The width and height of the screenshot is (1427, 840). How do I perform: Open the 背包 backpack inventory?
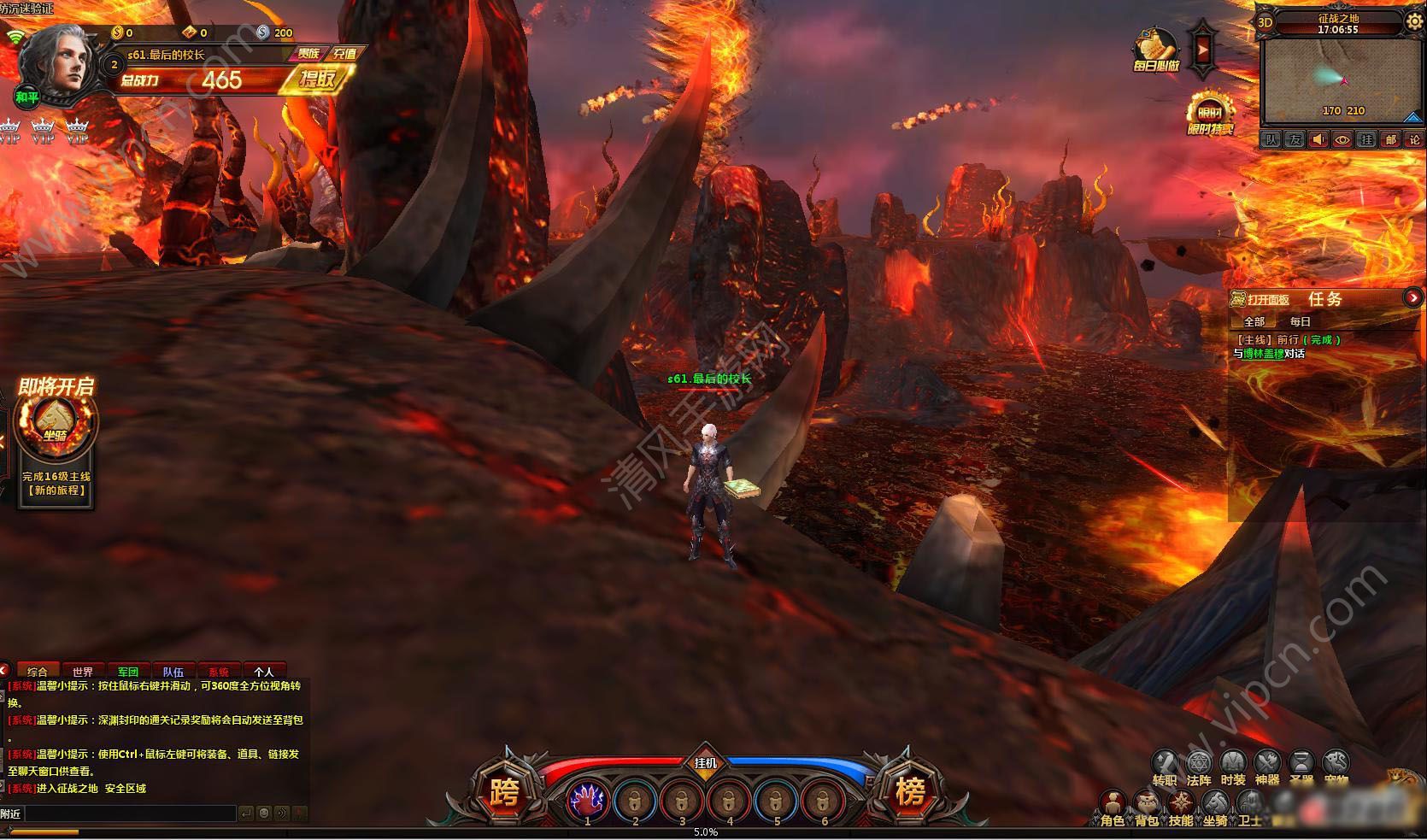1147,806
